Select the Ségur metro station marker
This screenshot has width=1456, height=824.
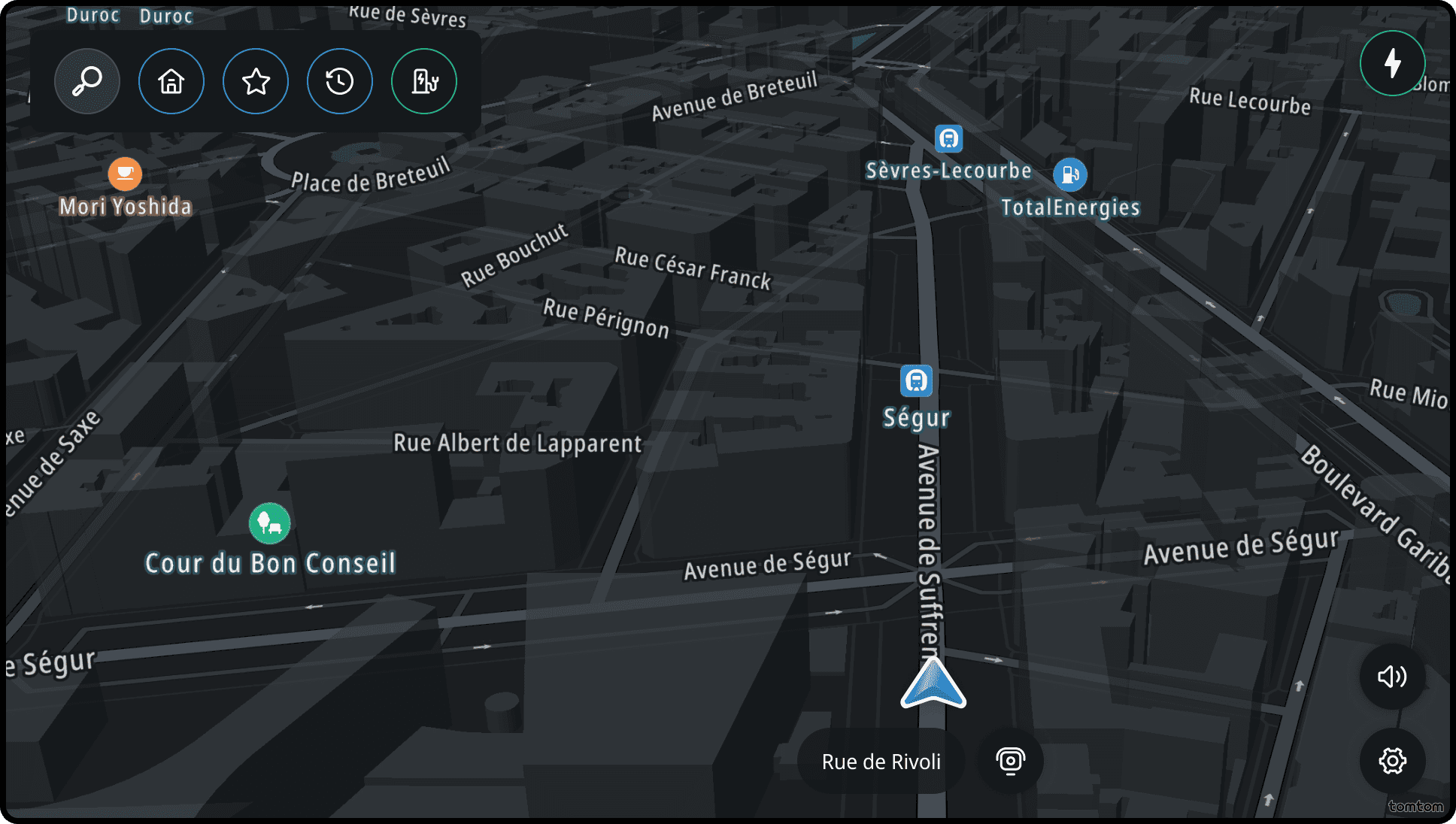point(916,381)
